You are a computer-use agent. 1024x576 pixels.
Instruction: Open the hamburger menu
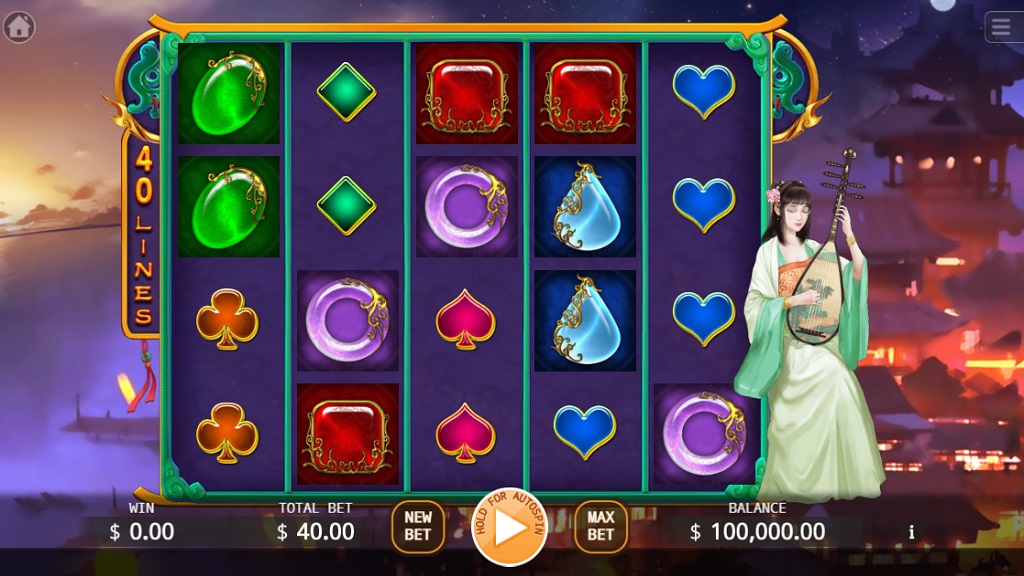pyautogui.click(x=1003, y=27)
